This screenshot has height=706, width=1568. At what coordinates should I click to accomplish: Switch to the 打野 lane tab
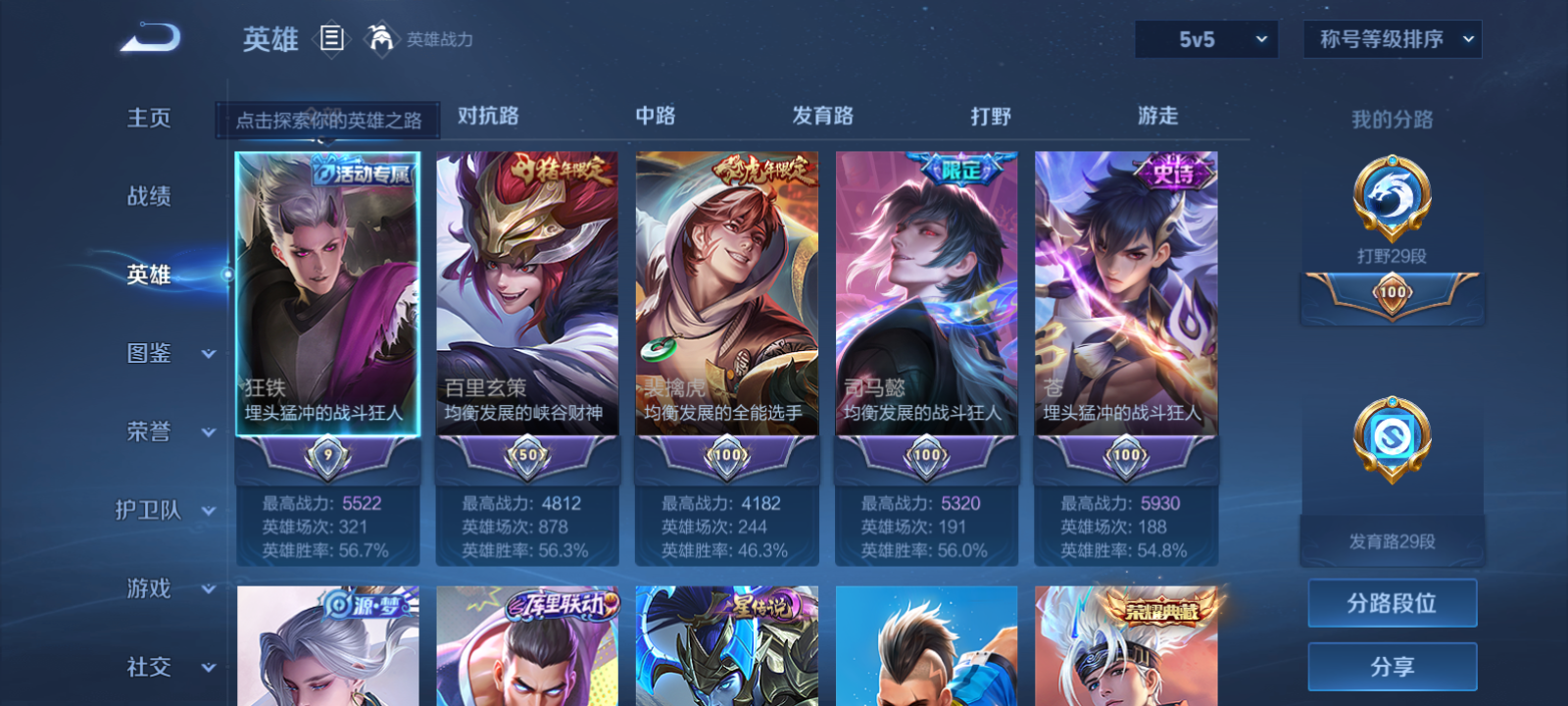[989, 116]
